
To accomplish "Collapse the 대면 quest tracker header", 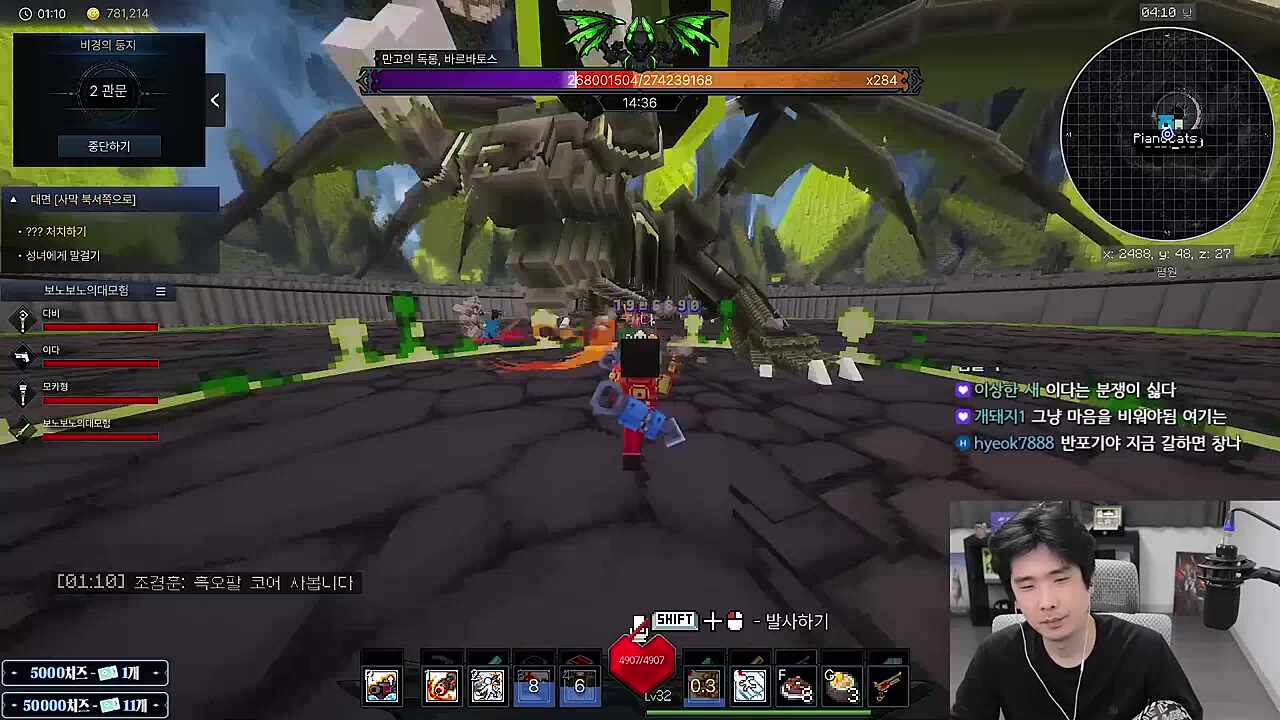I will coord(14,199).
